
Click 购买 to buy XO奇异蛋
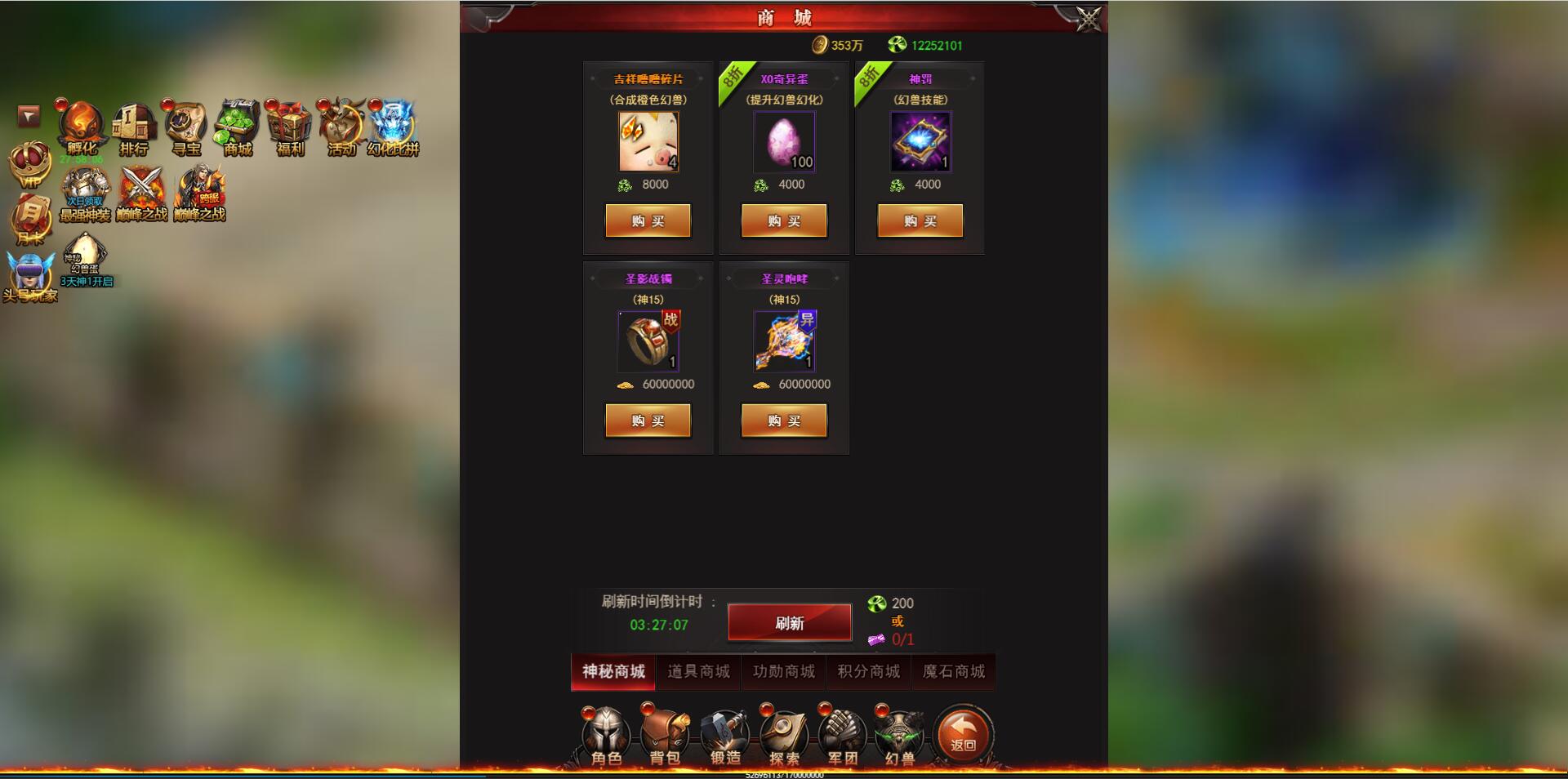pos(784,220)
